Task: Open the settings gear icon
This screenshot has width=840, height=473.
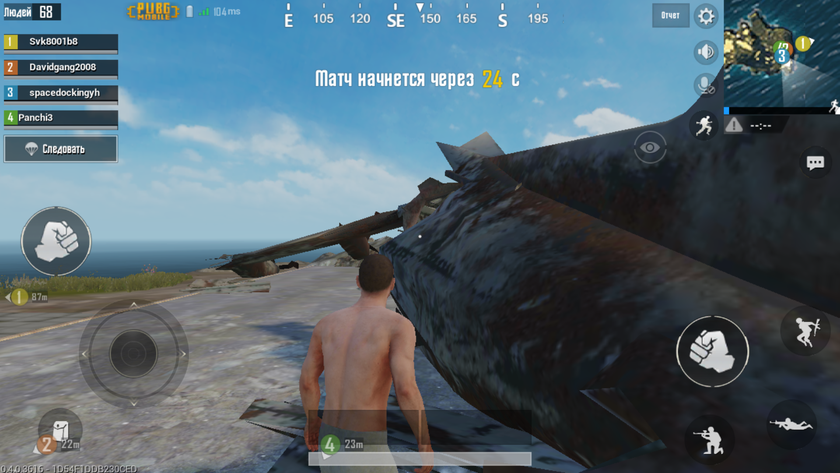Action: 706,16
